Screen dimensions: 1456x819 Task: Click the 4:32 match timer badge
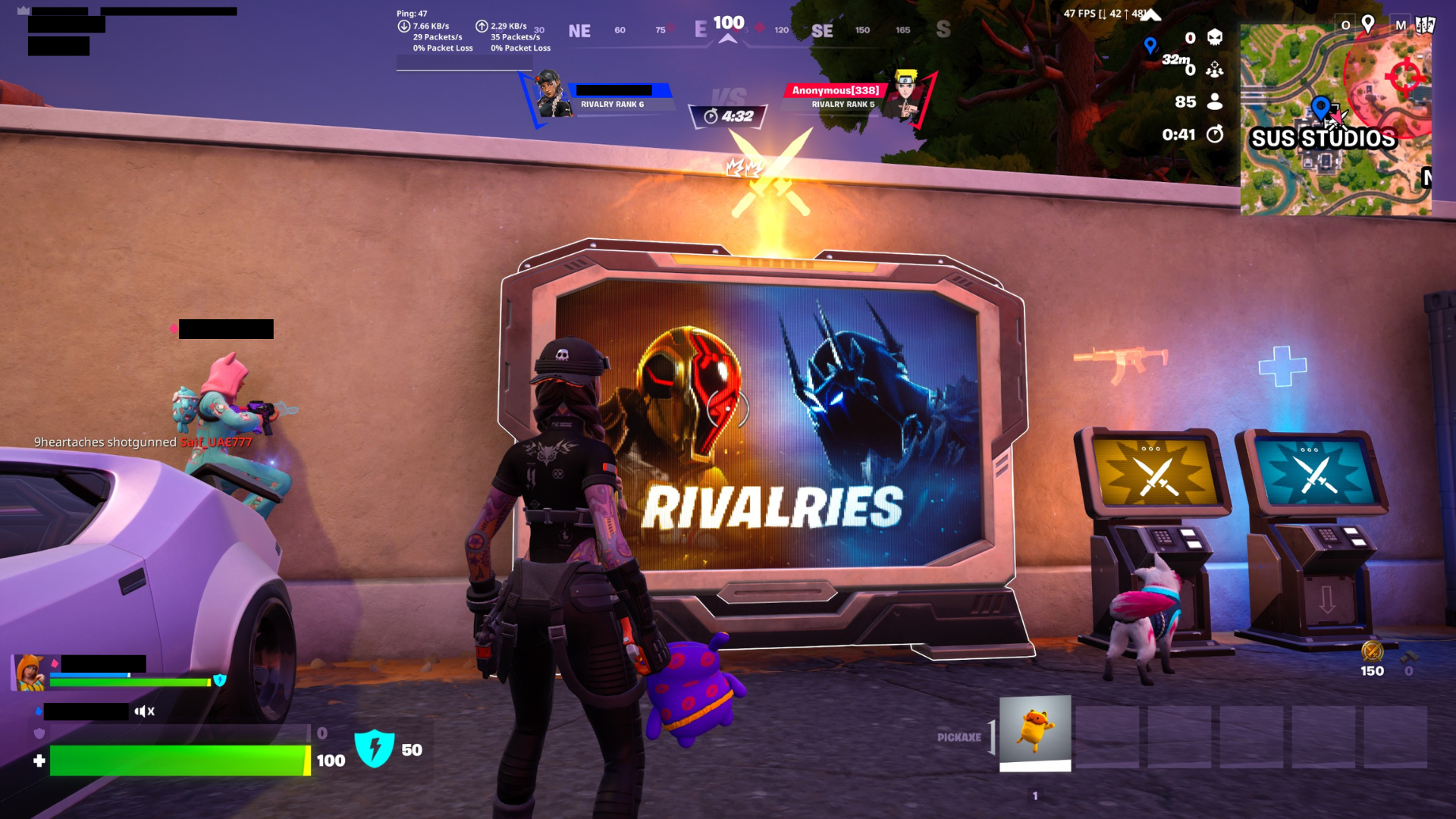(726, 118)
